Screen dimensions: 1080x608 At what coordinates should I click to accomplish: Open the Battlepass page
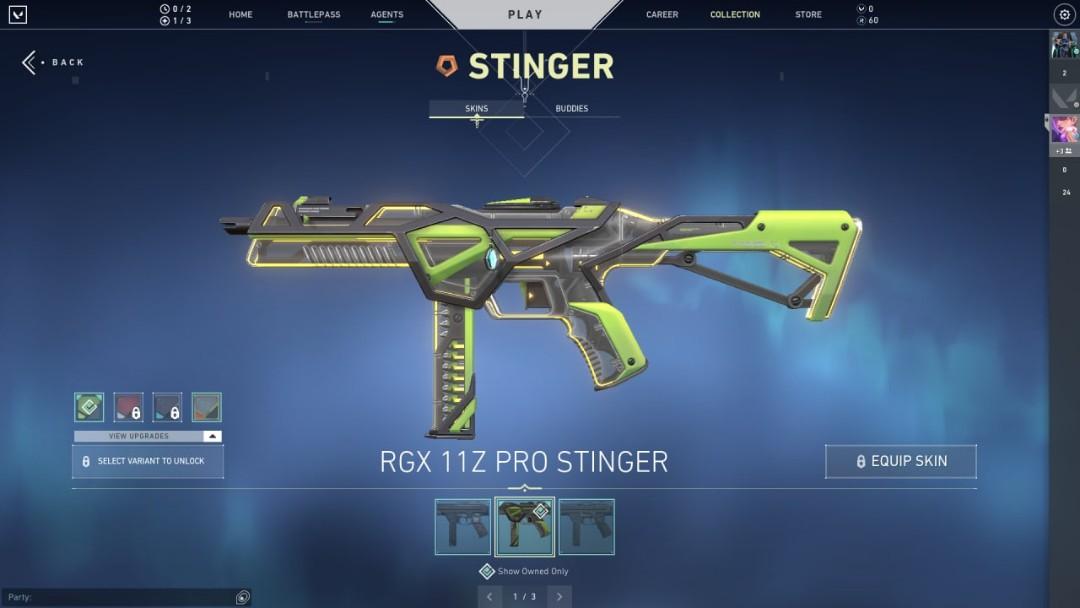tap(313, 15)
